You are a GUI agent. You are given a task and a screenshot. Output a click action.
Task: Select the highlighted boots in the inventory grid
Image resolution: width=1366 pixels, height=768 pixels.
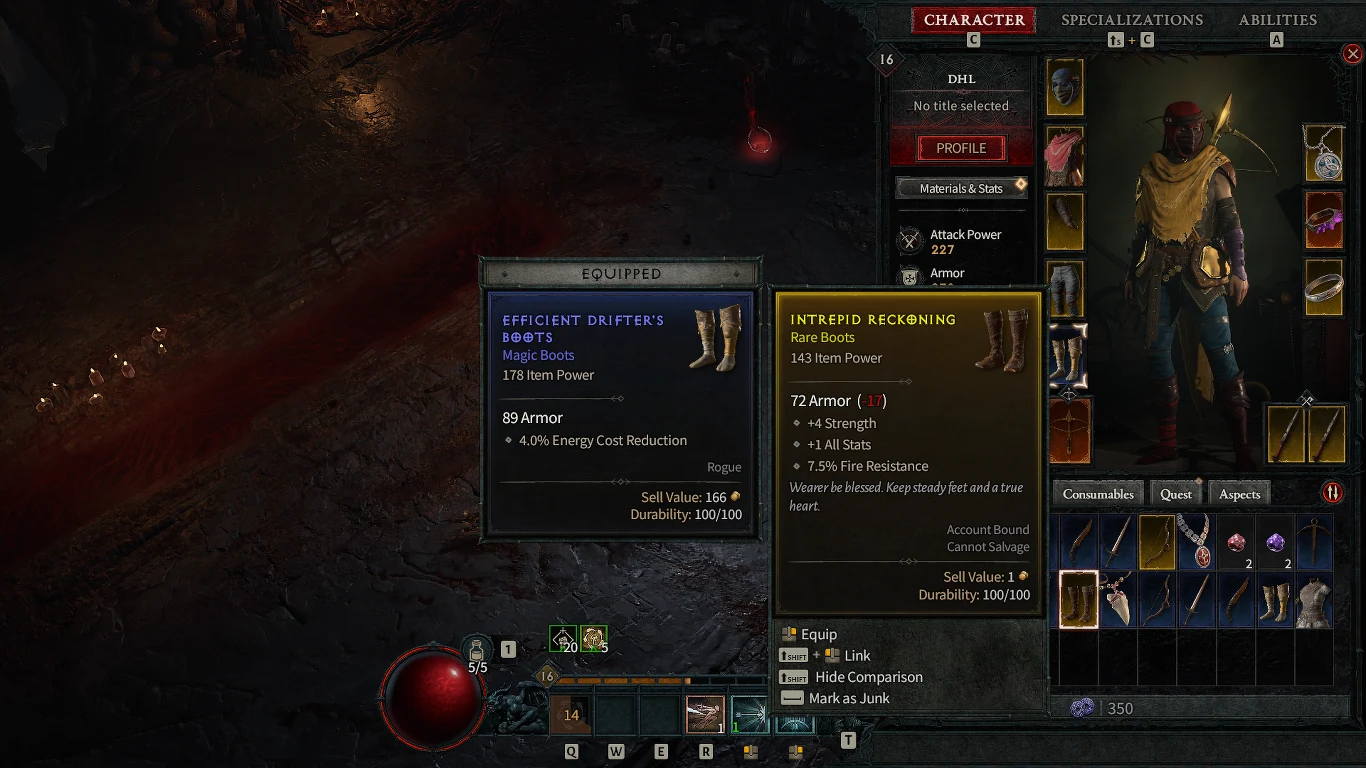[x=1077, y=598]
